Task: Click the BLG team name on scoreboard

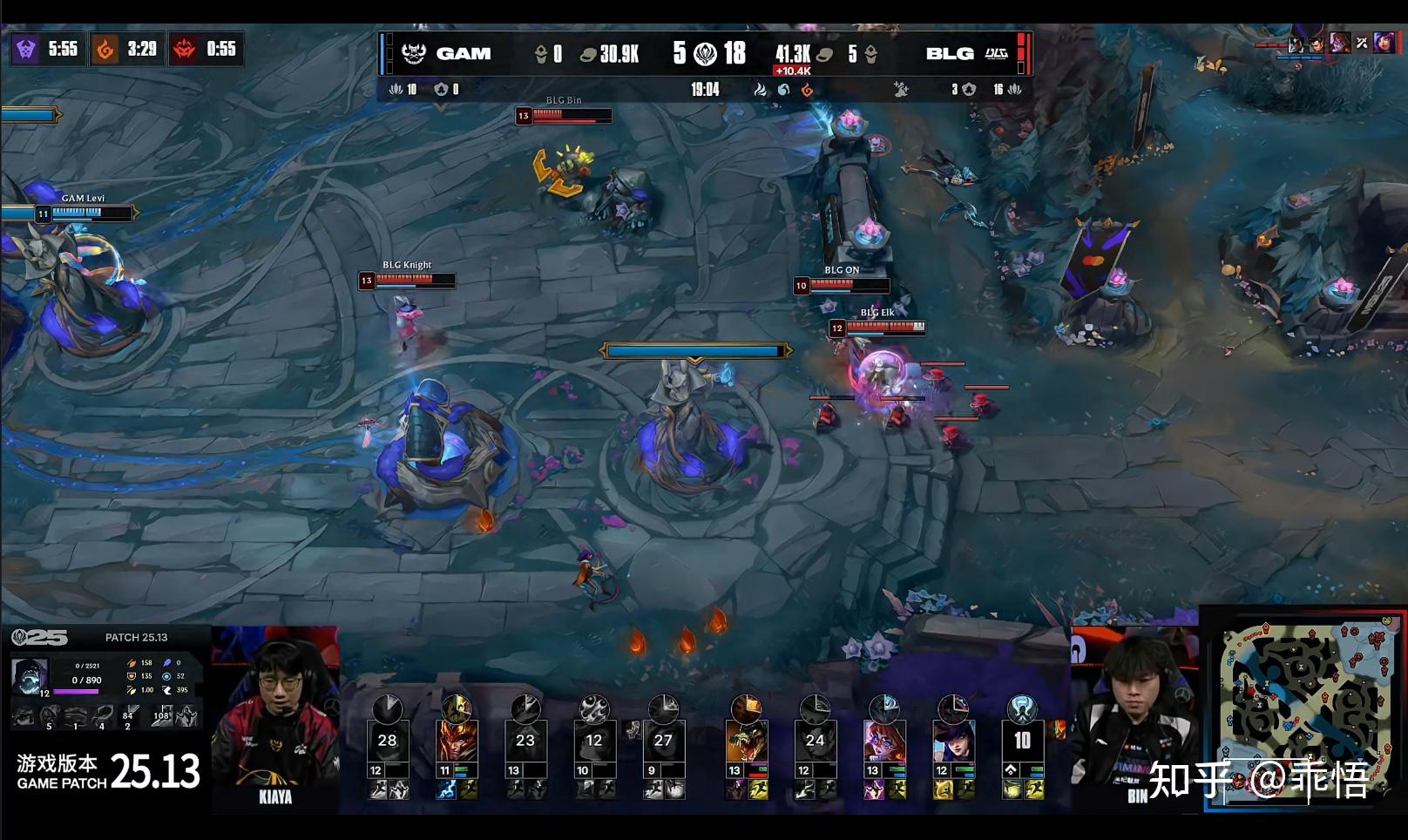Action: click(950, 53)
